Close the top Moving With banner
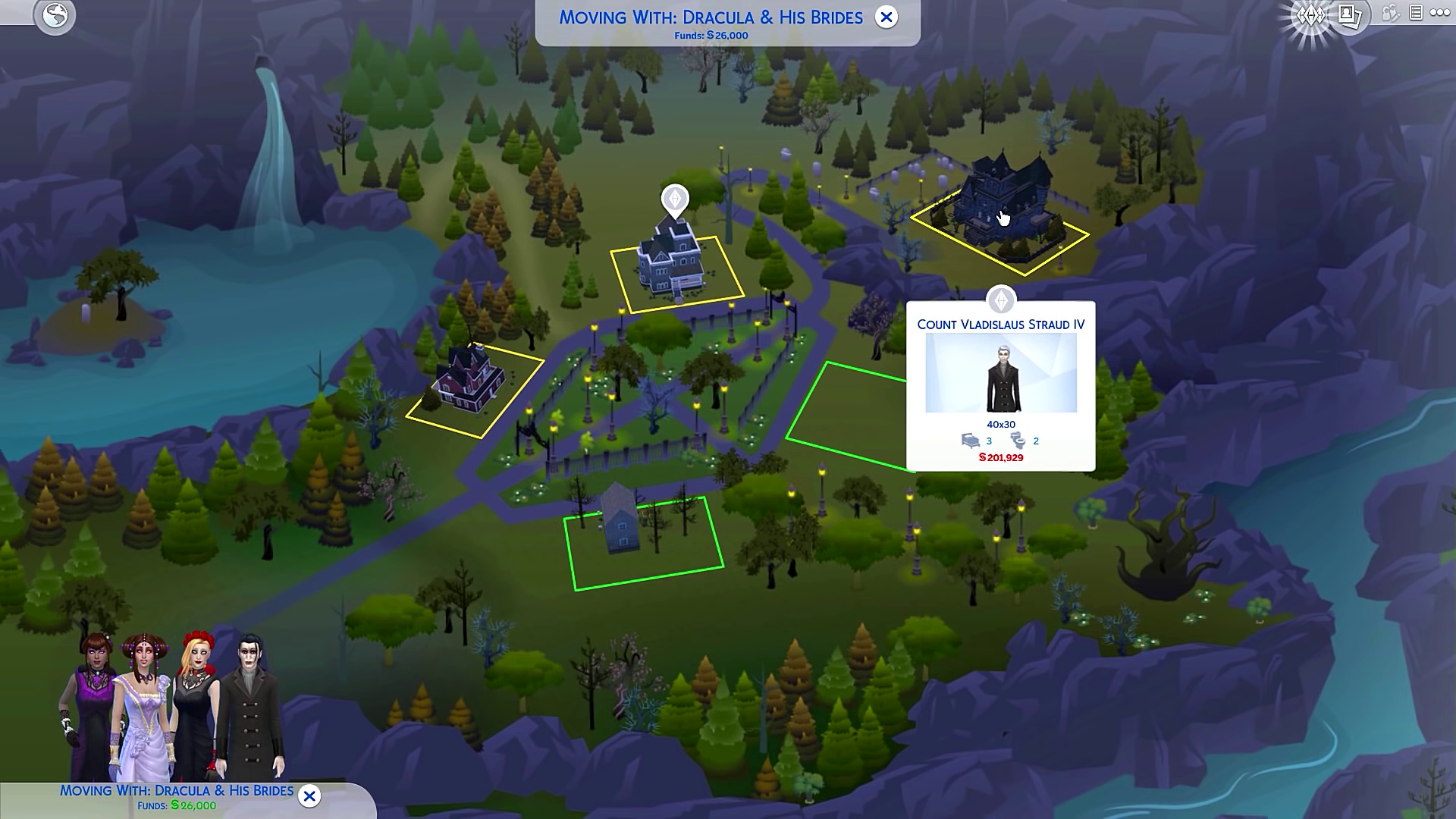 [x=886, y=17]
